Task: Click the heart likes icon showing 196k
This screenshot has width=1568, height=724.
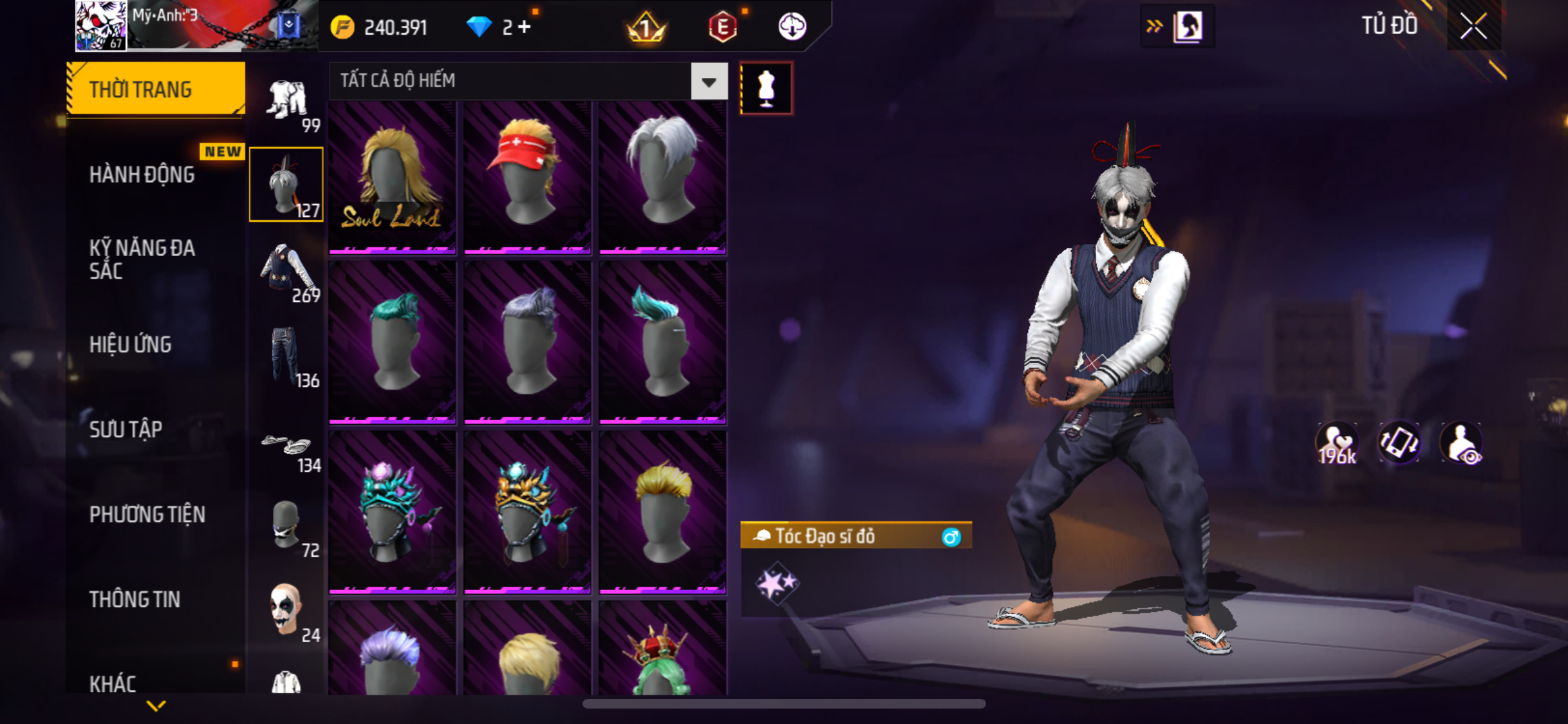Action: (1337, 443)
